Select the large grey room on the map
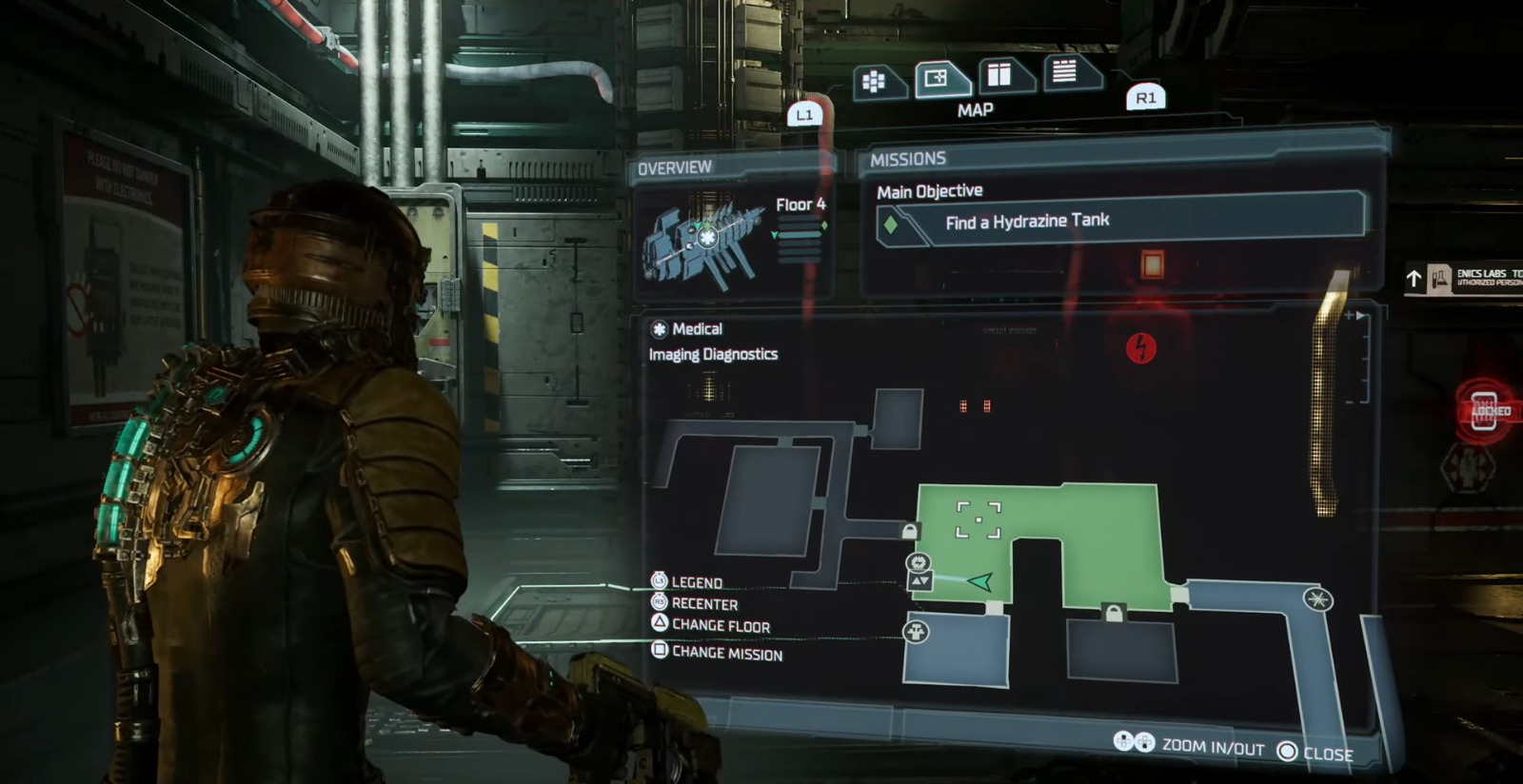 767,499
